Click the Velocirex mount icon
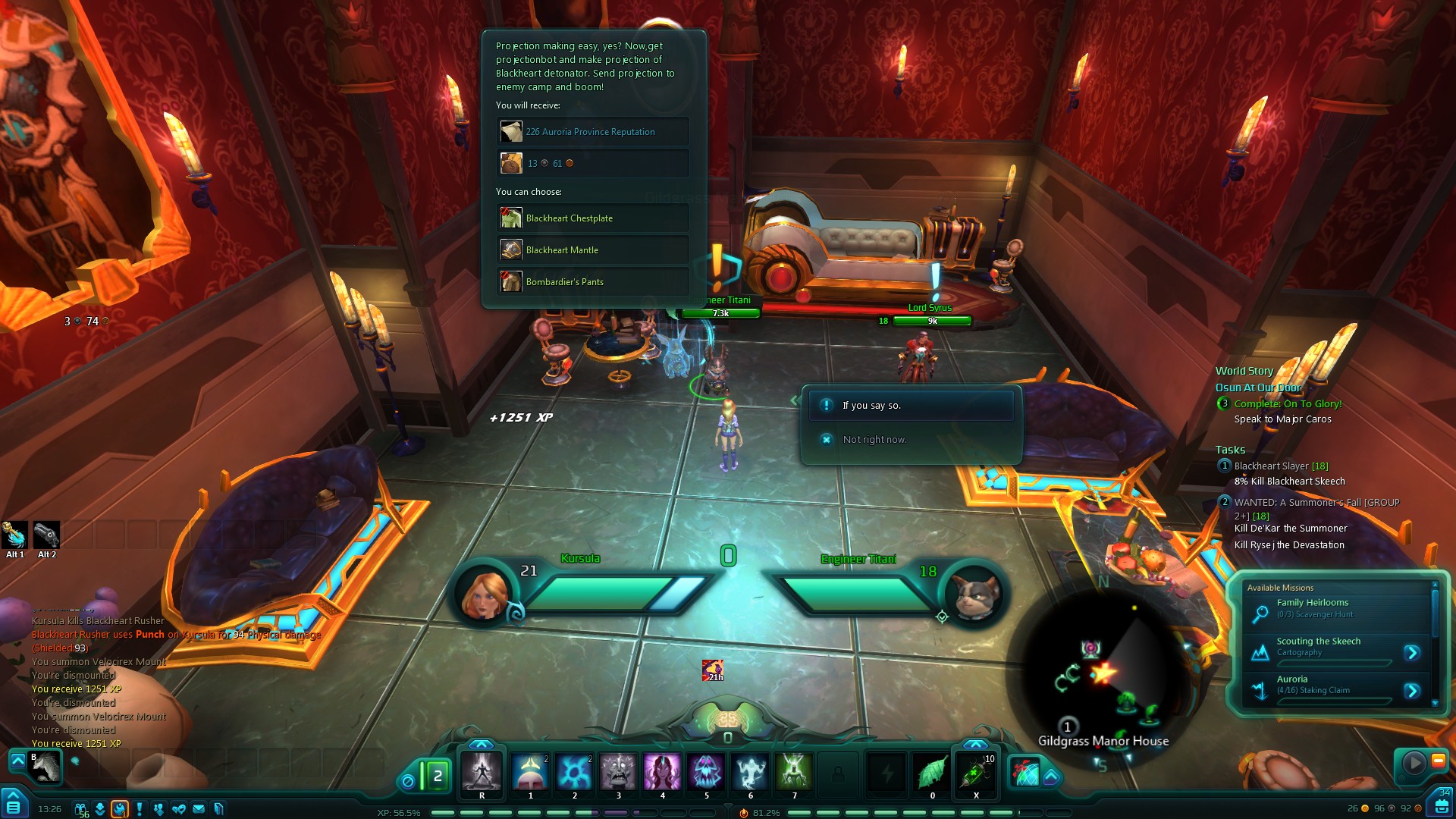Screen dimensions: 1456x819 click(x=45, y=767)
